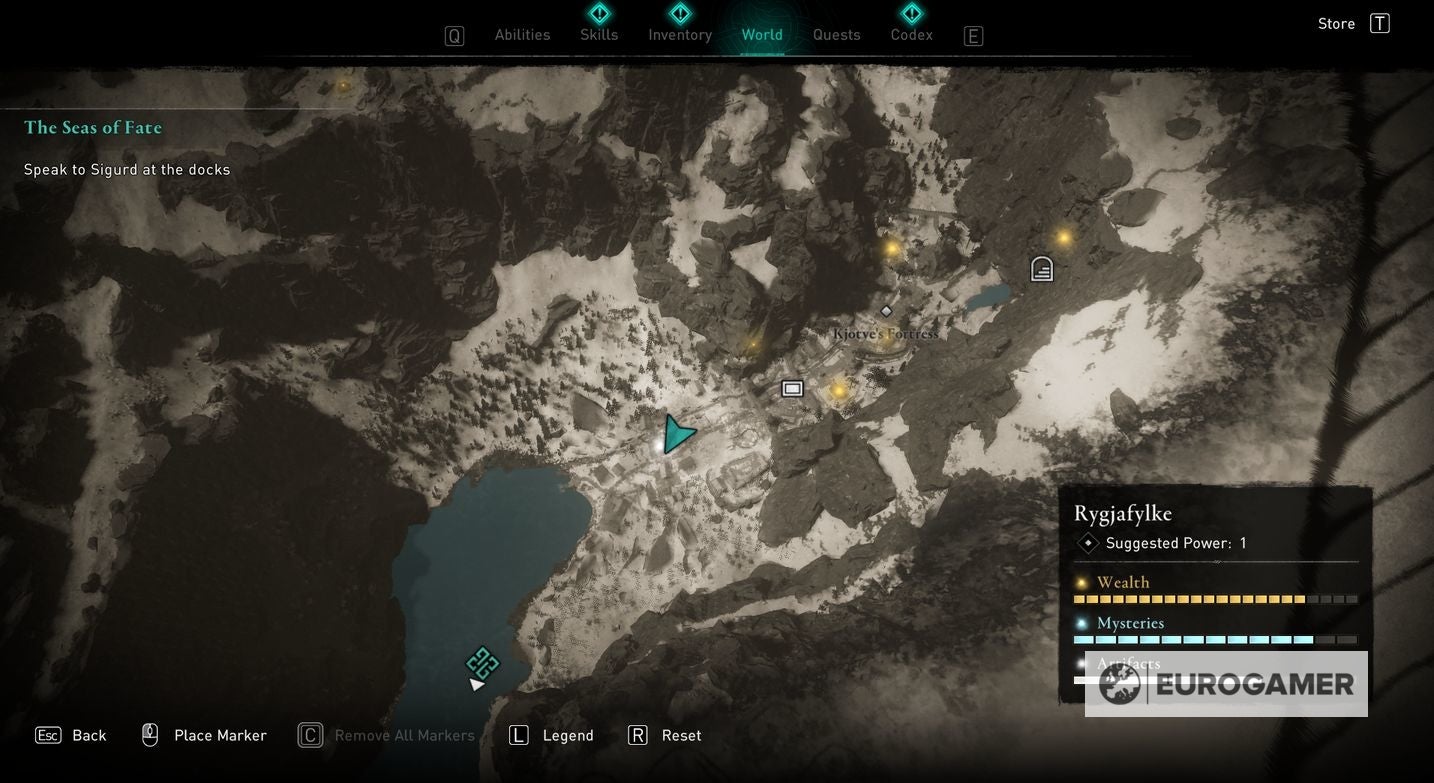
Task: Click the quest title The Seas of Fate
Action: pyautogui.click(x=92, y=126)
